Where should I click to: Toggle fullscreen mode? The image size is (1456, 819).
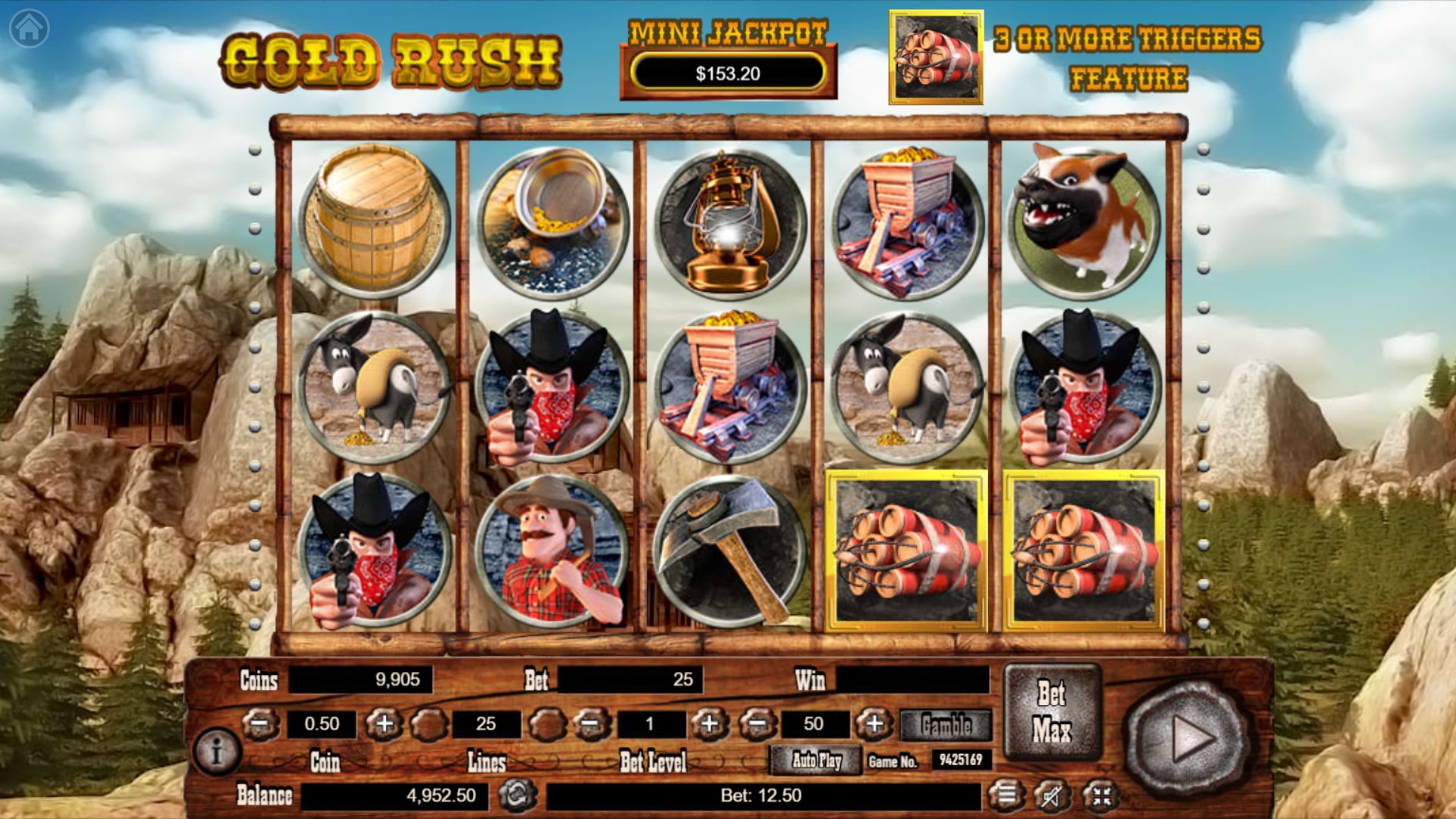tap(1101, 795)
